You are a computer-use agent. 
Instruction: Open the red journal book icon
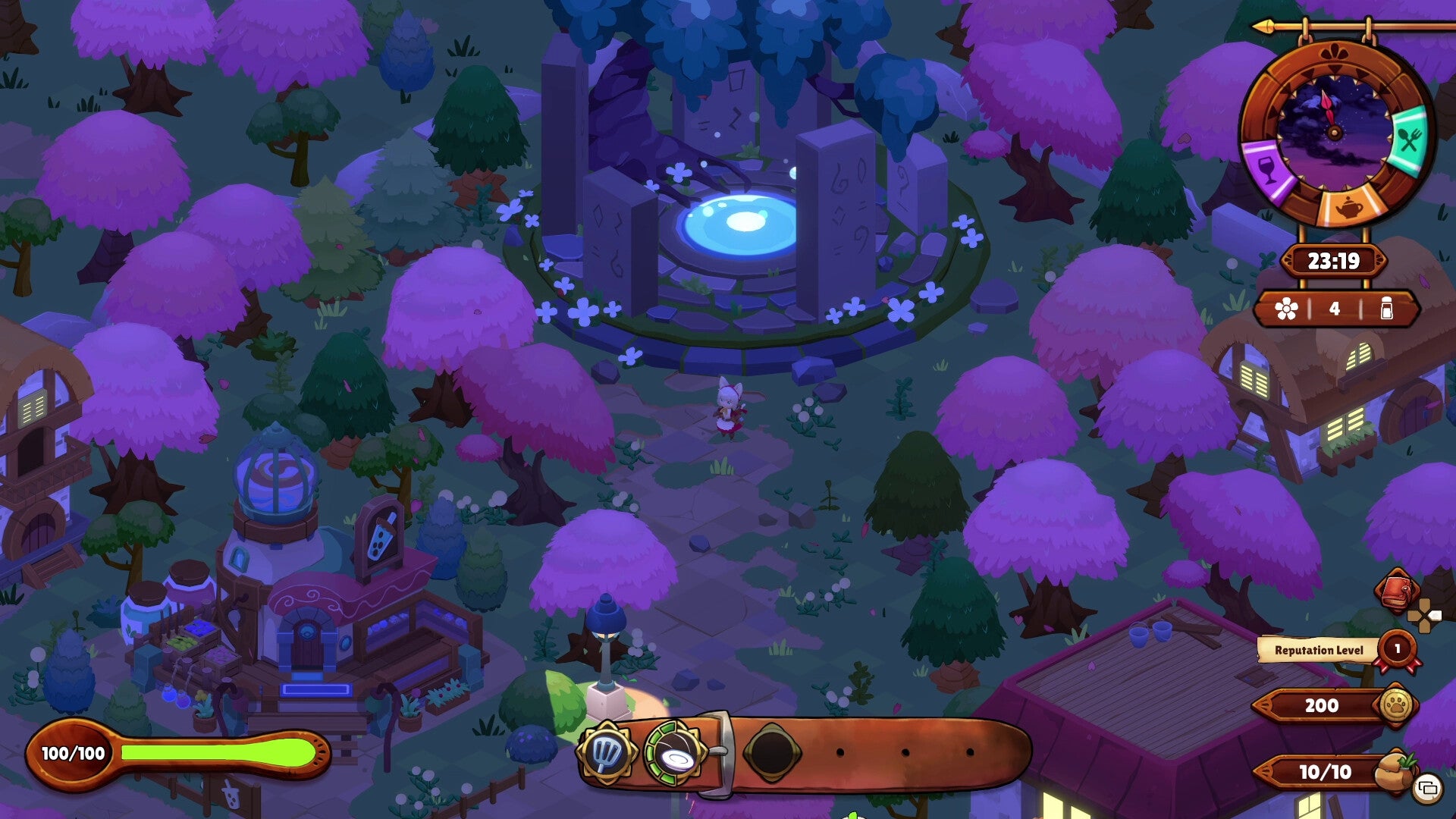(x=1396, y=591)
